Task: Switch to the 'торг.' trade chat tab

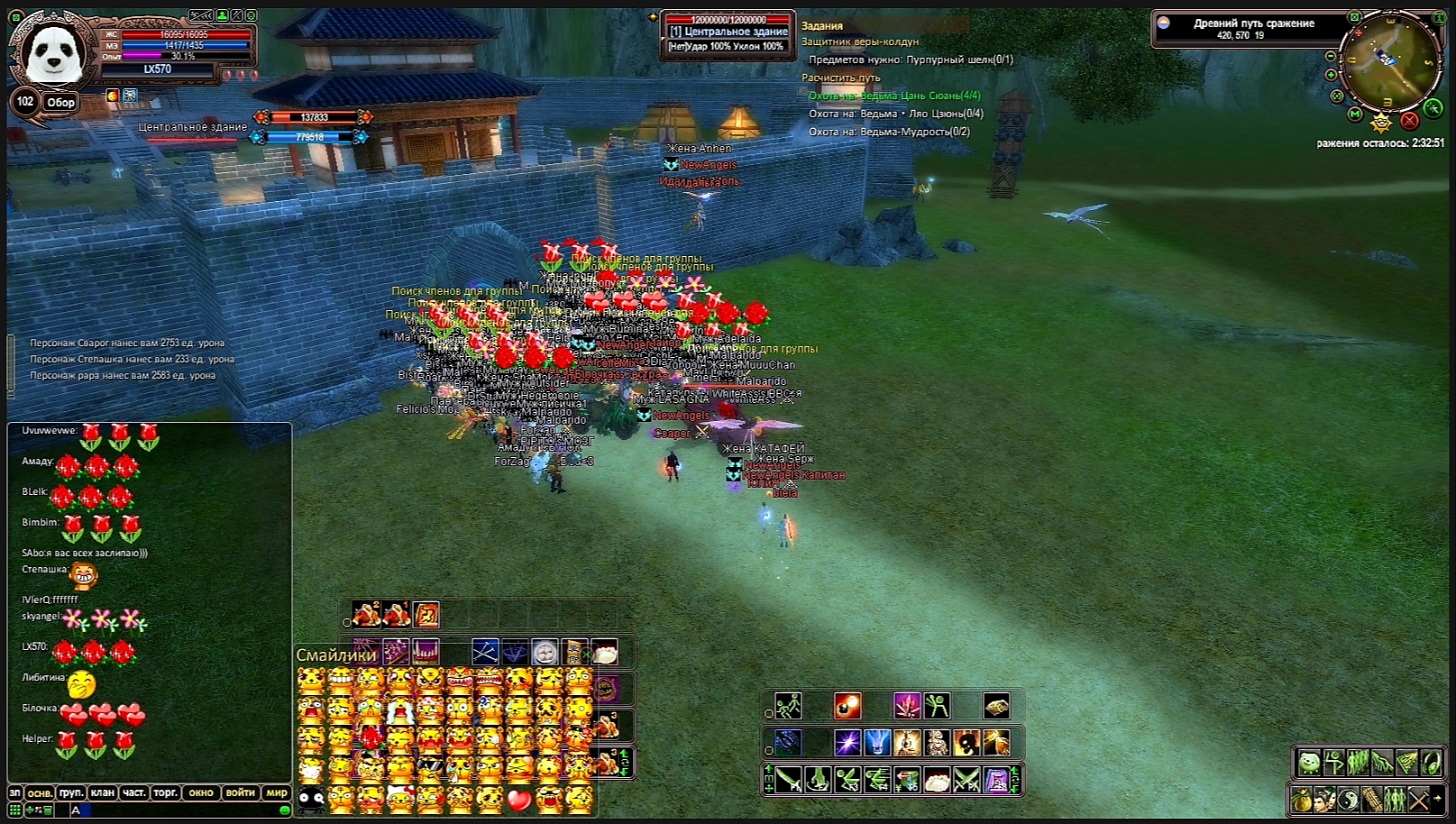Action: coord(165,793)
